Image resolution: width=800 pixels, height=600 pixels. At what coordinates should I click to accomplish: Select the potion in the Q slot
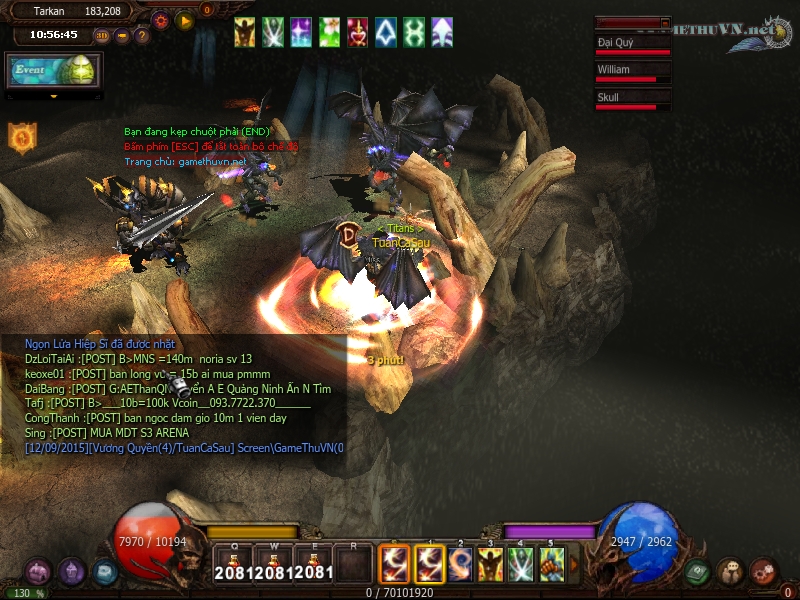(x=232, y=565)
